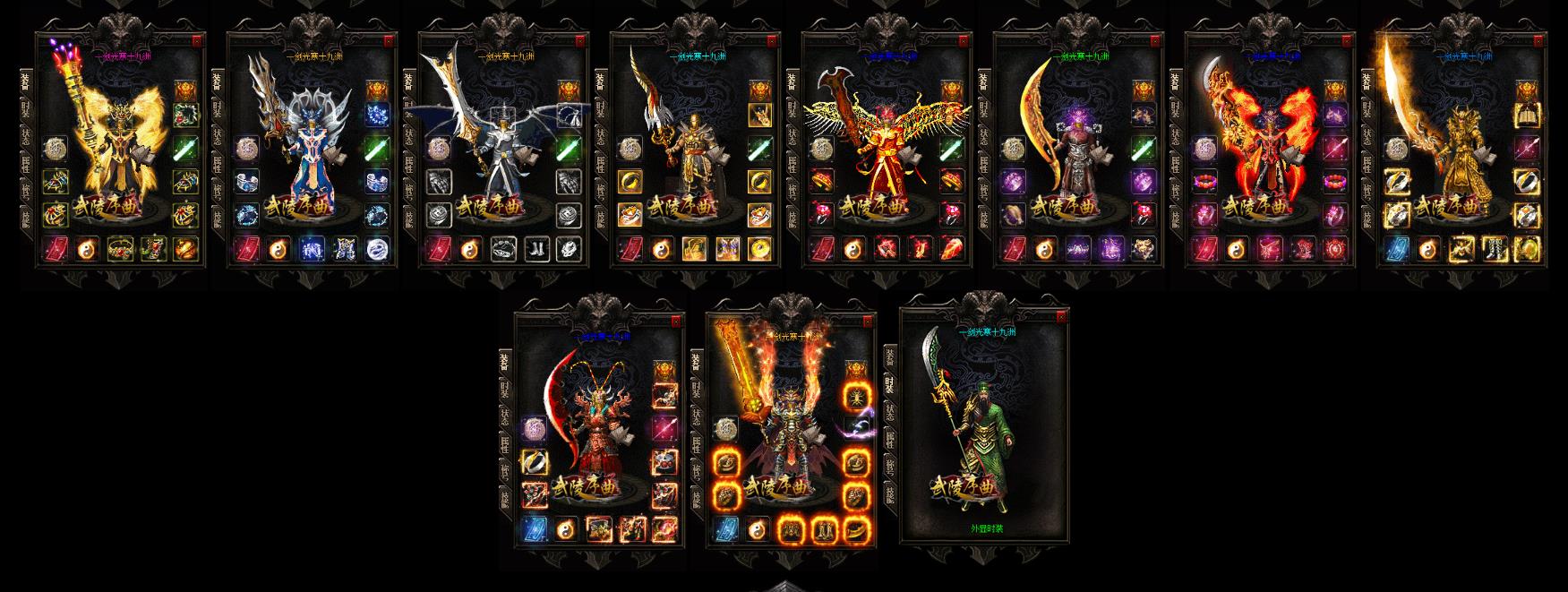1568x592 pixels.
Task: Choose the silver necklace slot under the bat-winged knight
Action: 502,248
